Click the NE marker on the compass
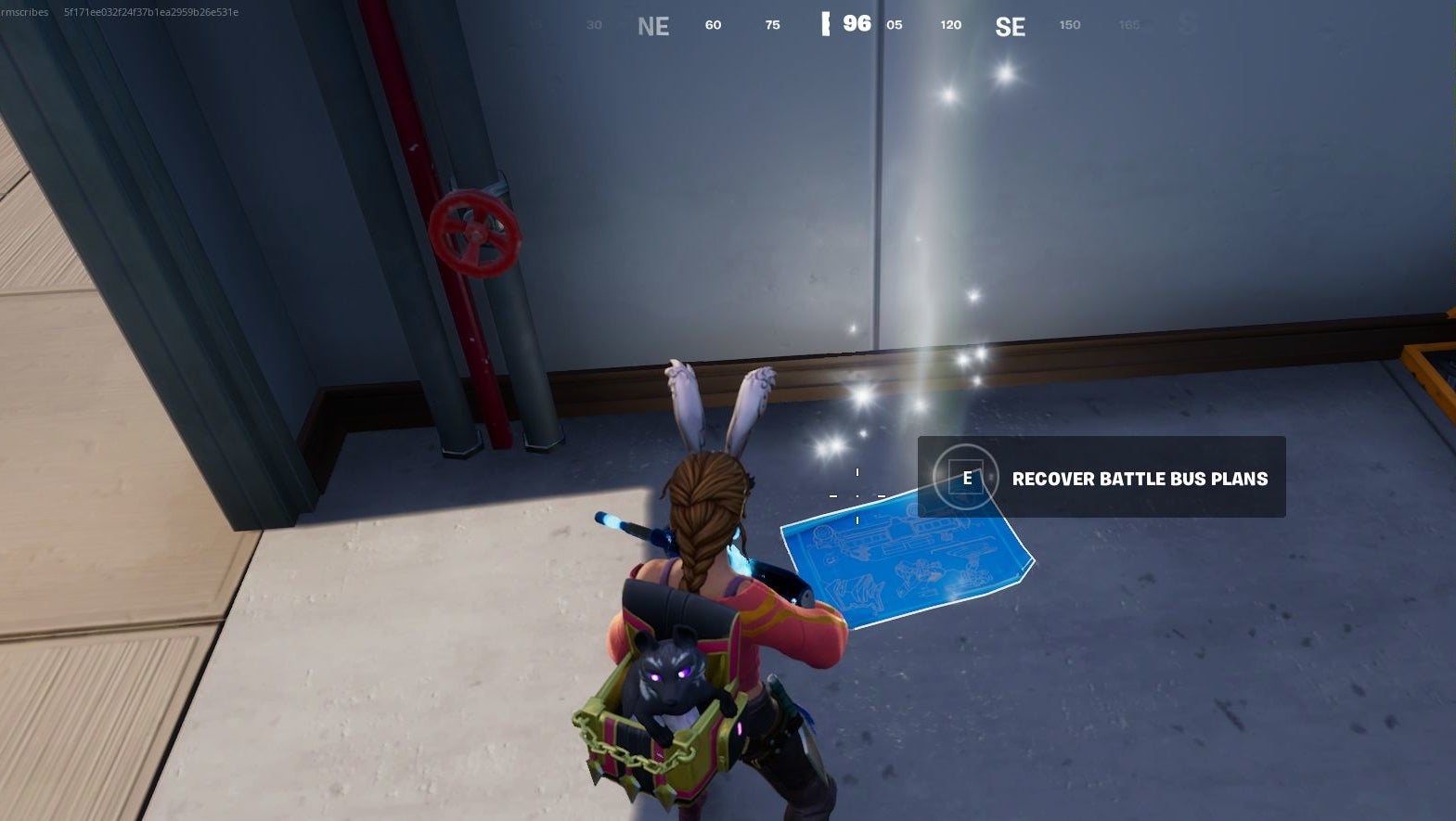Image resolution: width=1456 pixels, height=821 pixels. pyautogui.click(x=655, y=26)
